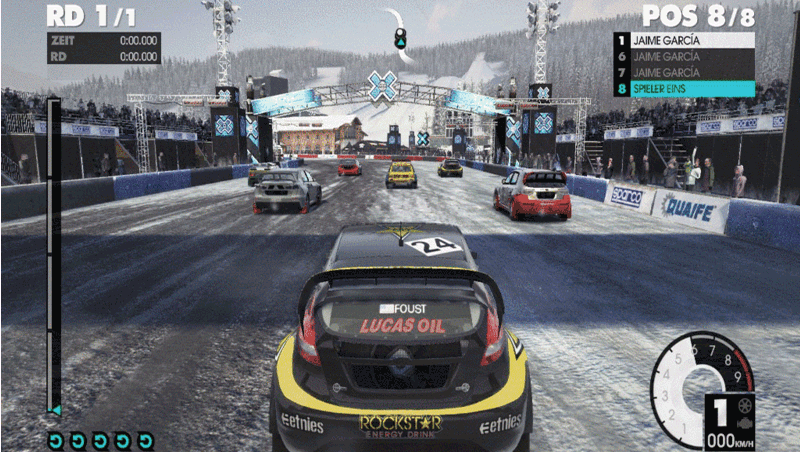Click the start light indicator icon
Viewport: 800px width, 452px height.
400,38
